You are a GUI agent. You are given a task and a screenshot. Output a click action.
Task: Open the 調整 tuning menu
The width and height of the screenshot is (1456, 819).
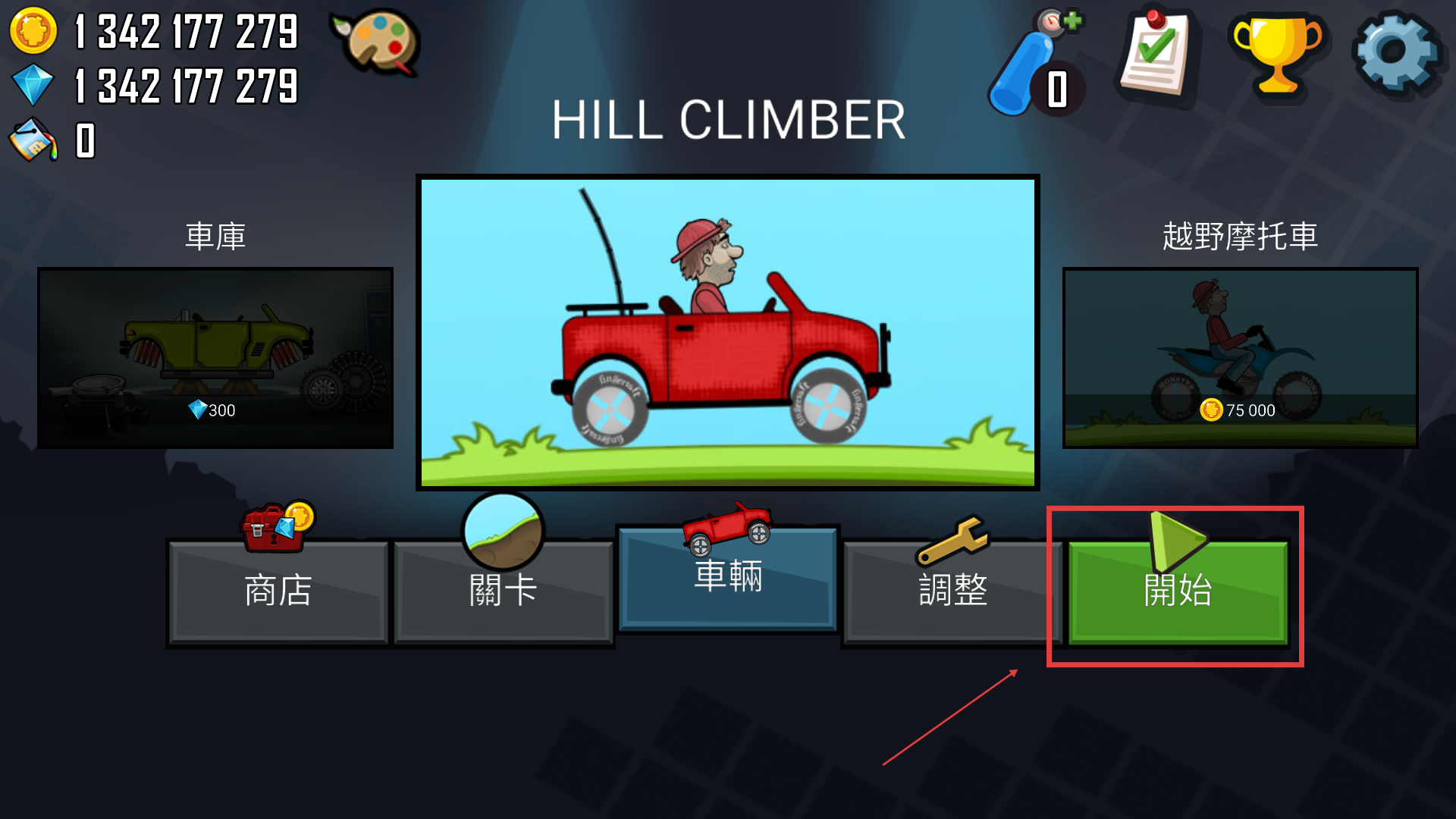click(952, 591)
